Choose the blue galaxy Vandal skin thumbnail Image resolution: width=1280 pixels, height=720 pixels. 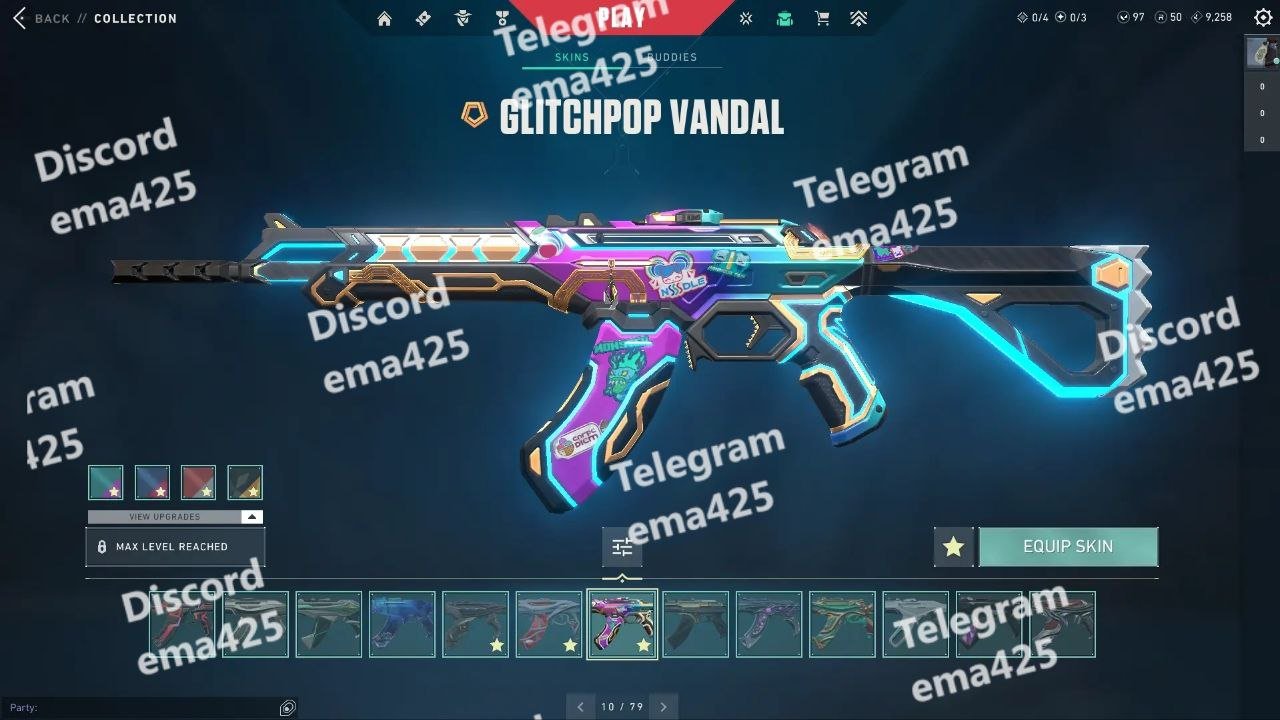402,624
